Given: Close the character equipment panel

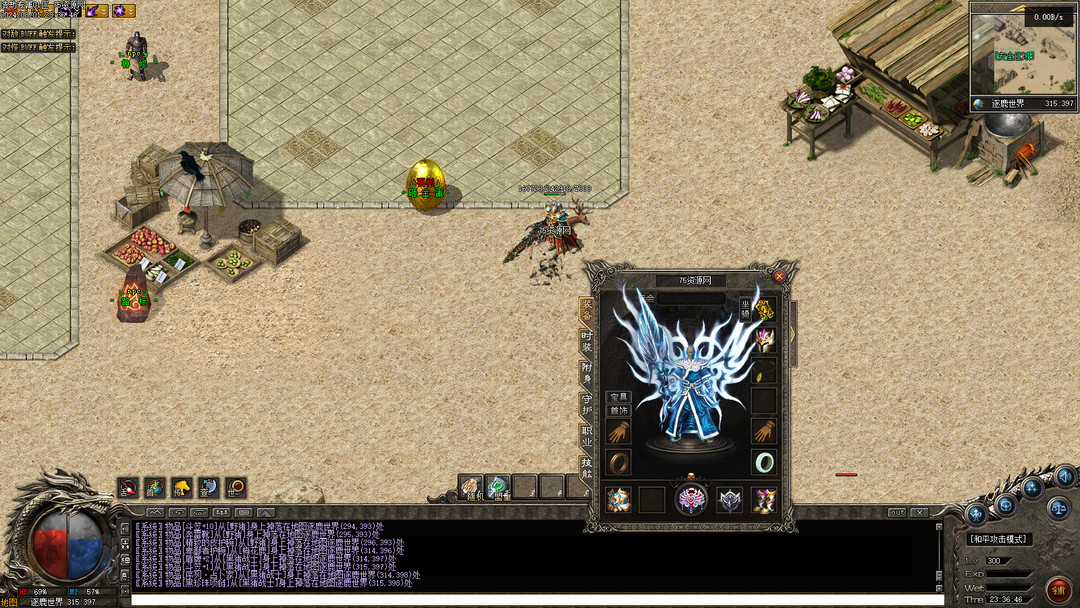Looking at the screenshot, I should click(779, 276).
